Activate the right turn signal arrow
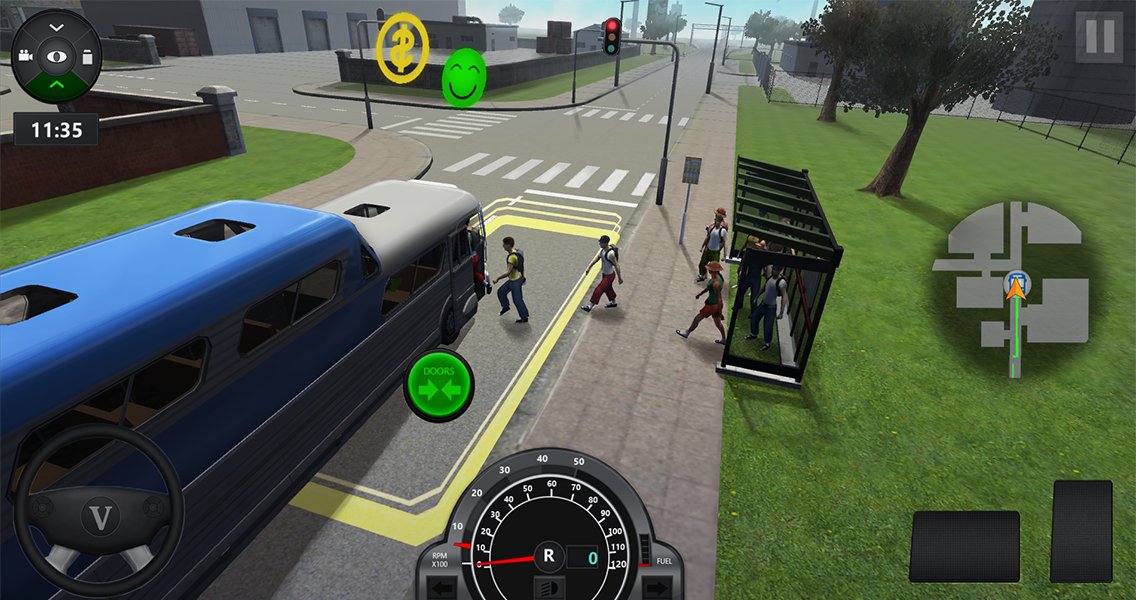The width and height of the screenshot is (1136, 600). pyautogui.click(x=656, y=587)
